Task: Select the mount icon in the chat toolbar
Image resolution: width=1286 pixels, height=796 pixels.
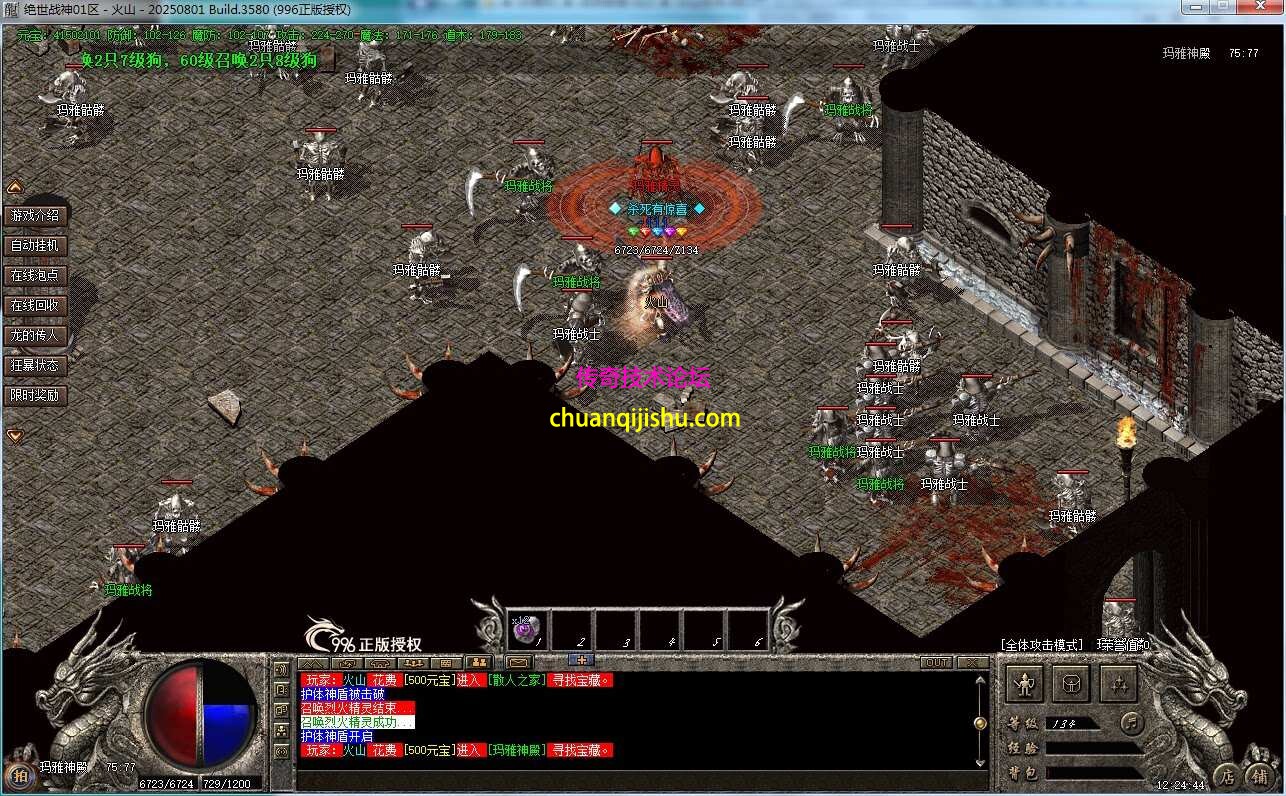Action: (382, 662)
